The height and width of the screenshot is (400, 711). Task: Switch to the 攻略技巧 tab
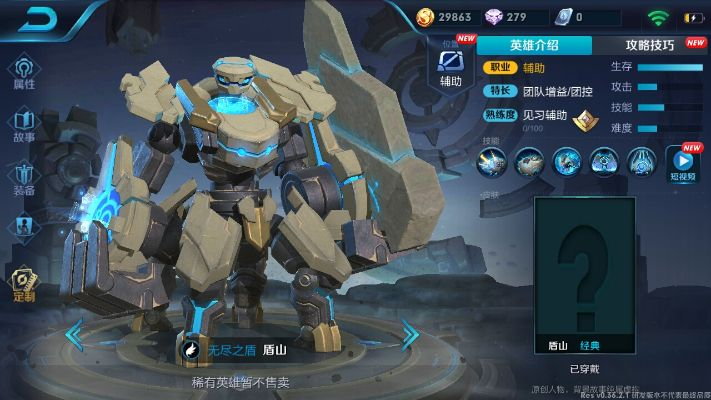(650, 45)
